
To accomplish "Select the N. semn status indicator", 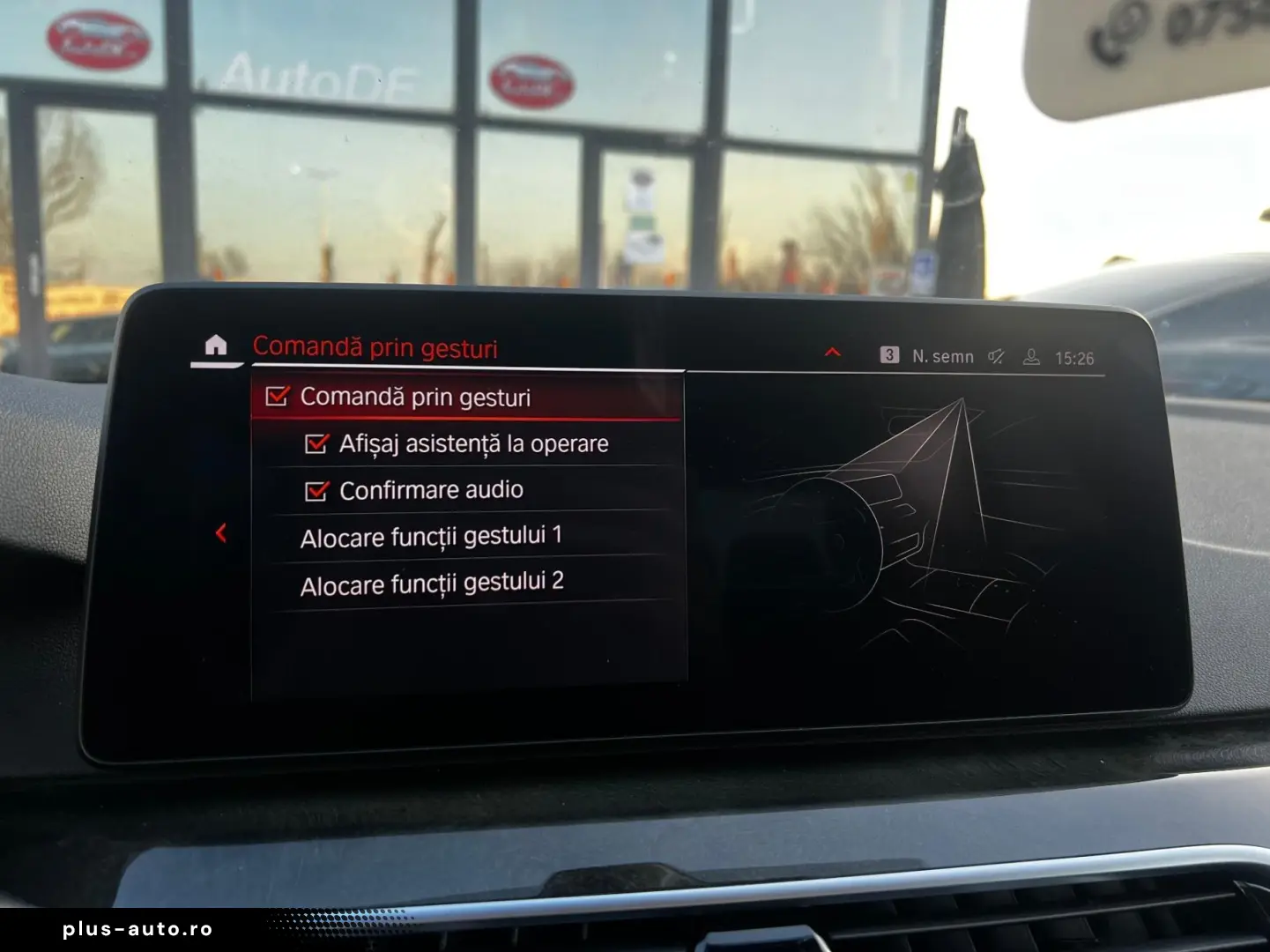I will pos(942,356).
